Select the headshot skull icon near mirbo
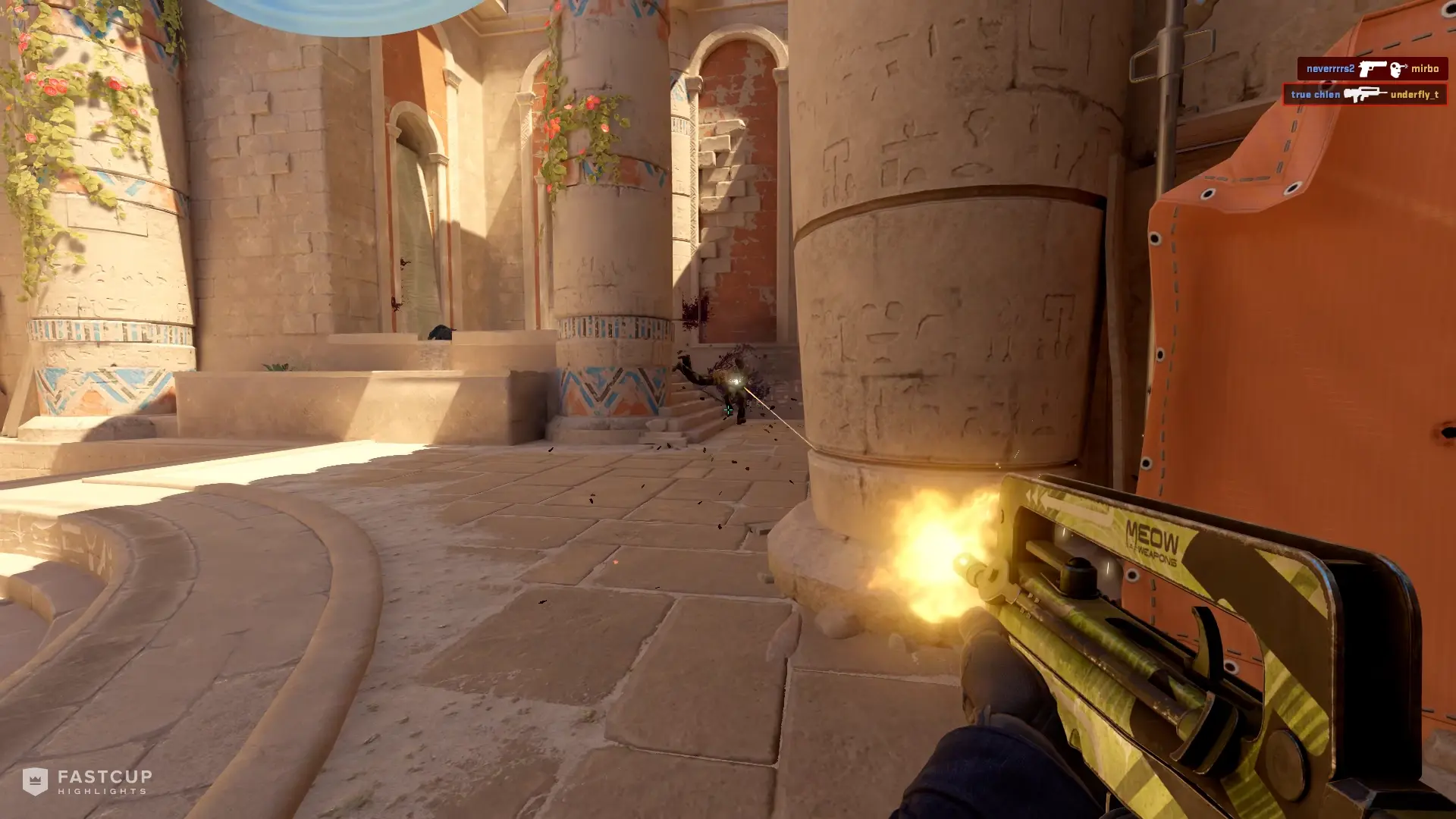The width and height of the screenshot is (1456, 819). 1399,69
